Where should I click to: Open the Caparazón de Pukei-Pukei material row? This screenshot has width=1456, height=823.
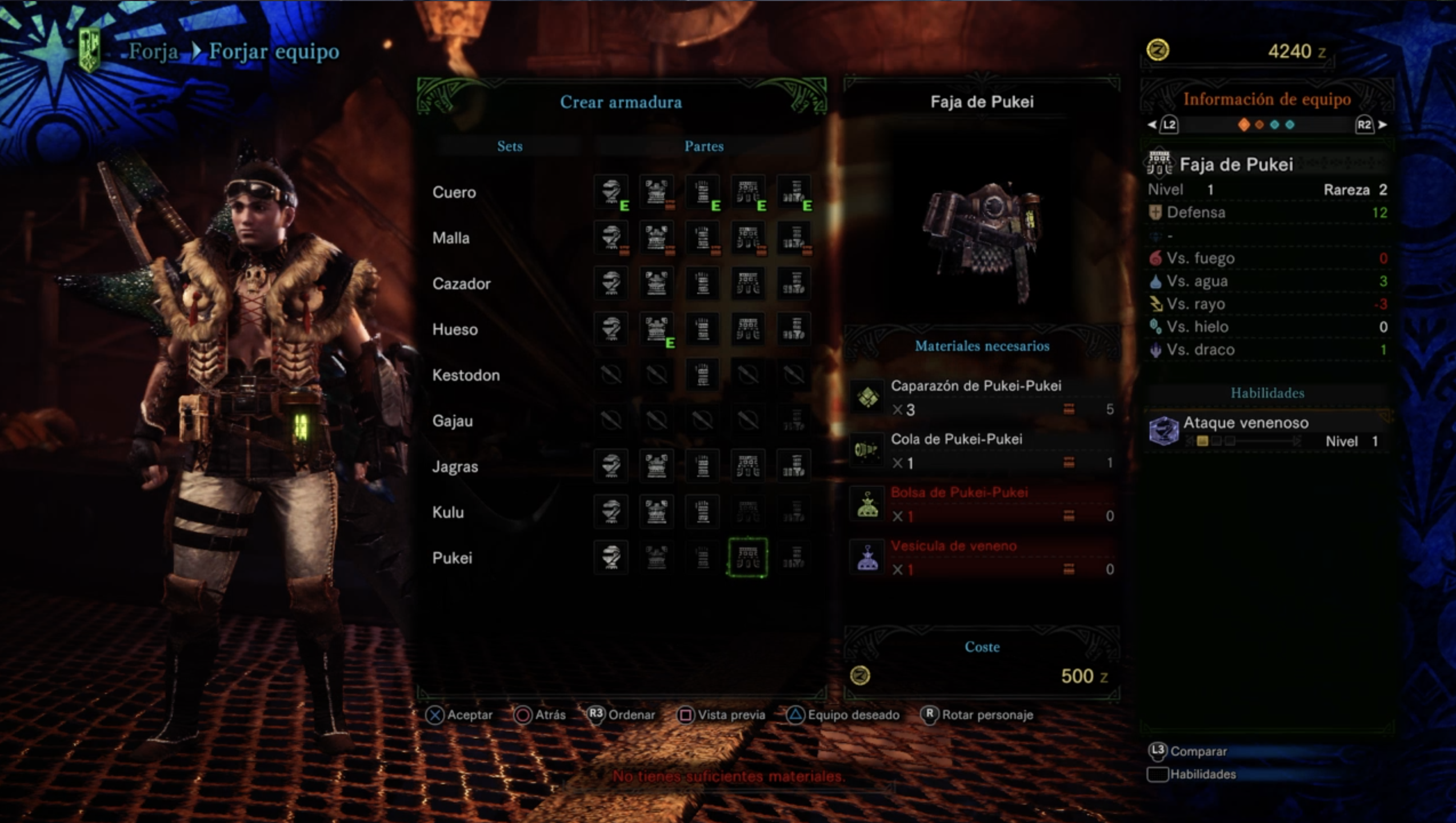coord(982,397)
